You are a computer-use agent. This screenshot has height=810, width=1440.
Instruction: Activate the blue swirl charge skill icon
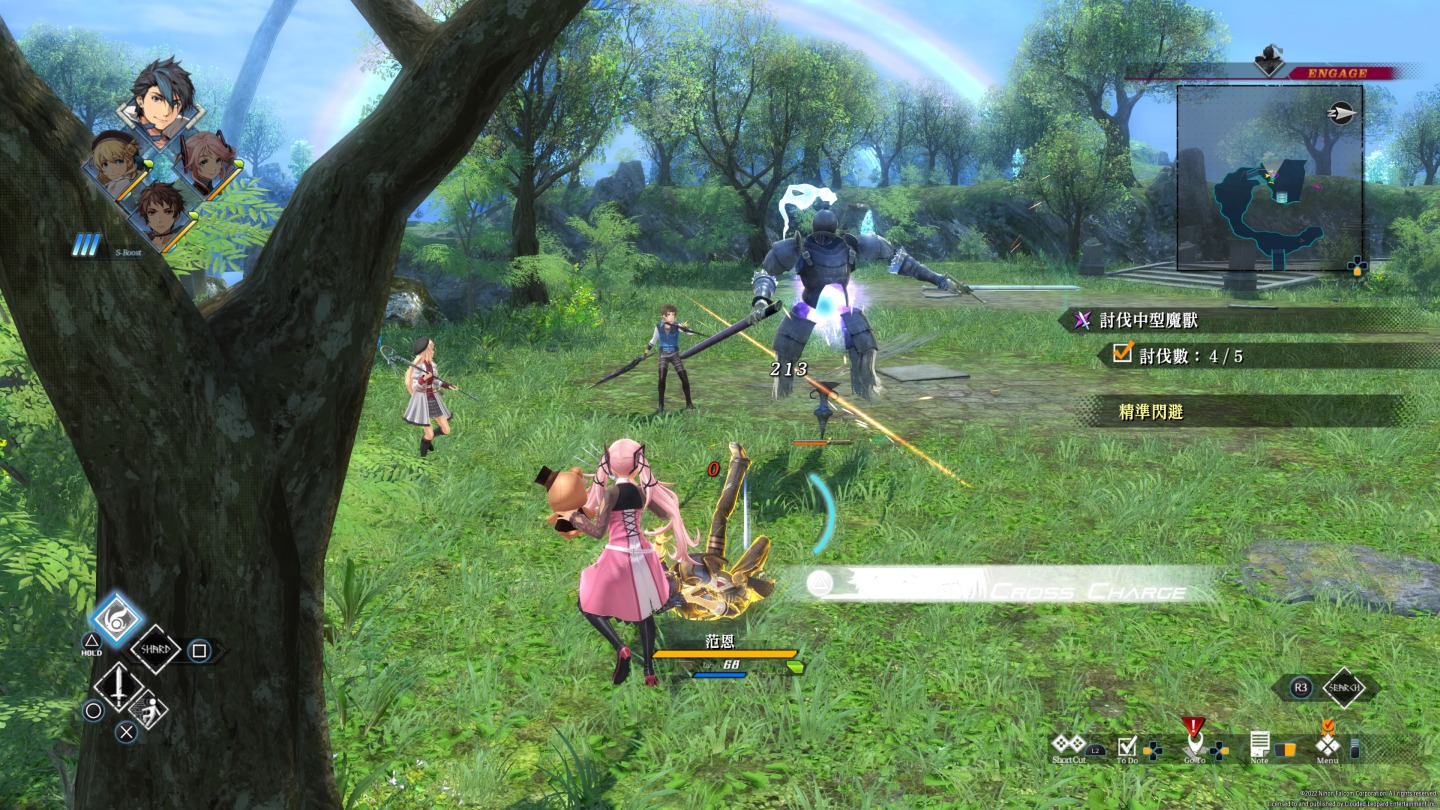pos(117,620)
